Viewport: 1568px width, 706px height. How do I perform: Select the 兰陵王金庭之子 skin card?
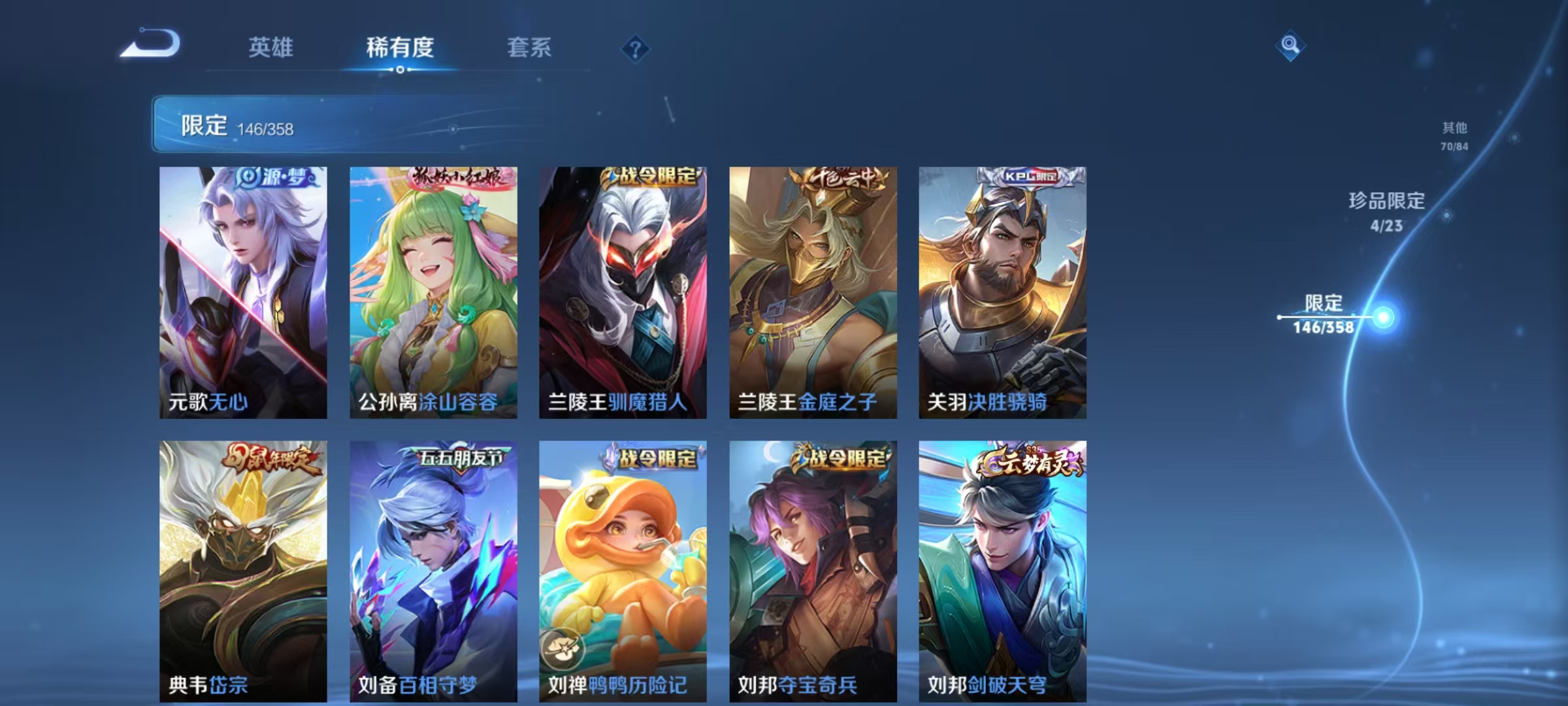click(810, 294)
